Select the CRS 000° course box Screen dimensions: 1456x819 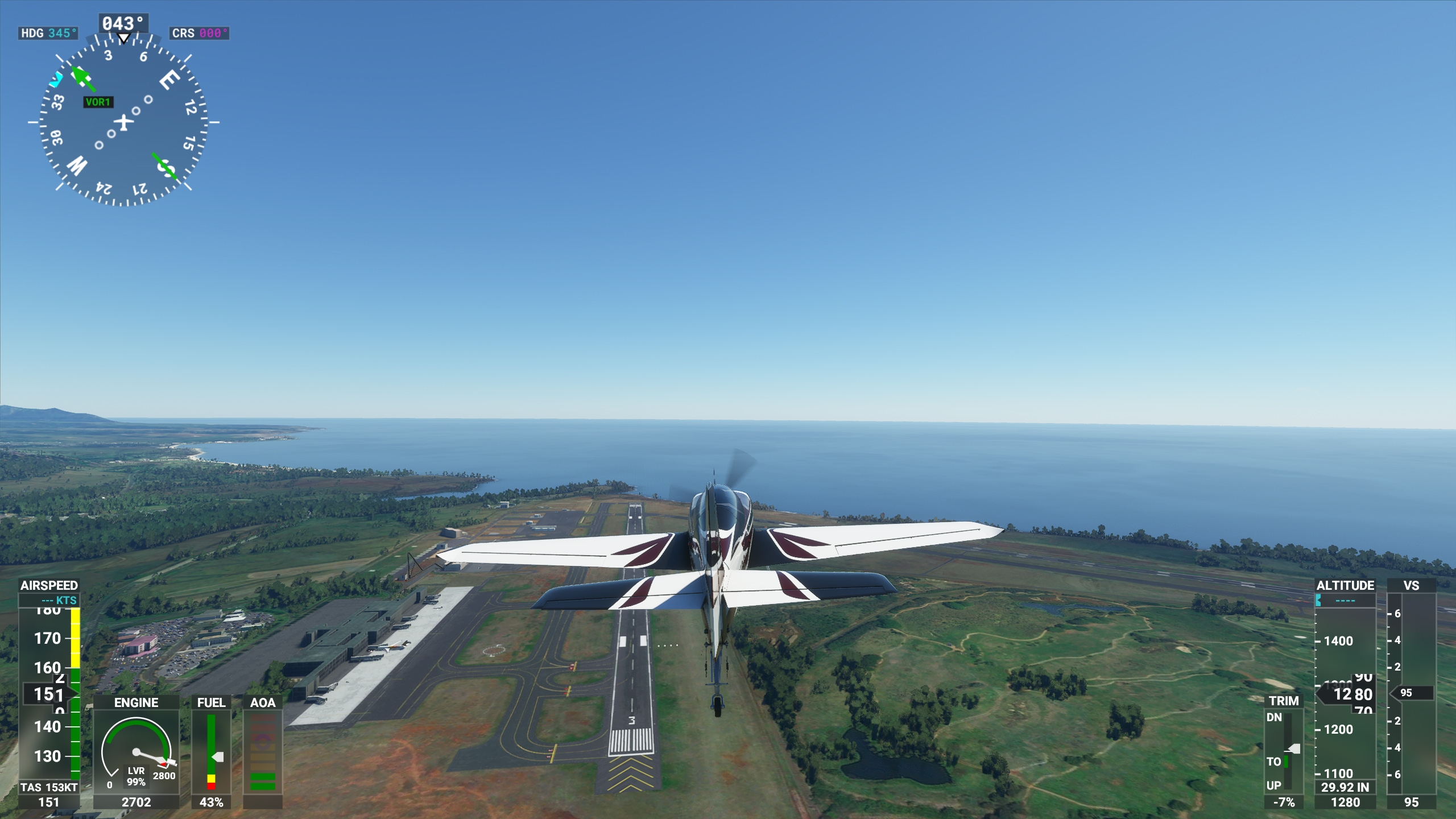[199, 33]
